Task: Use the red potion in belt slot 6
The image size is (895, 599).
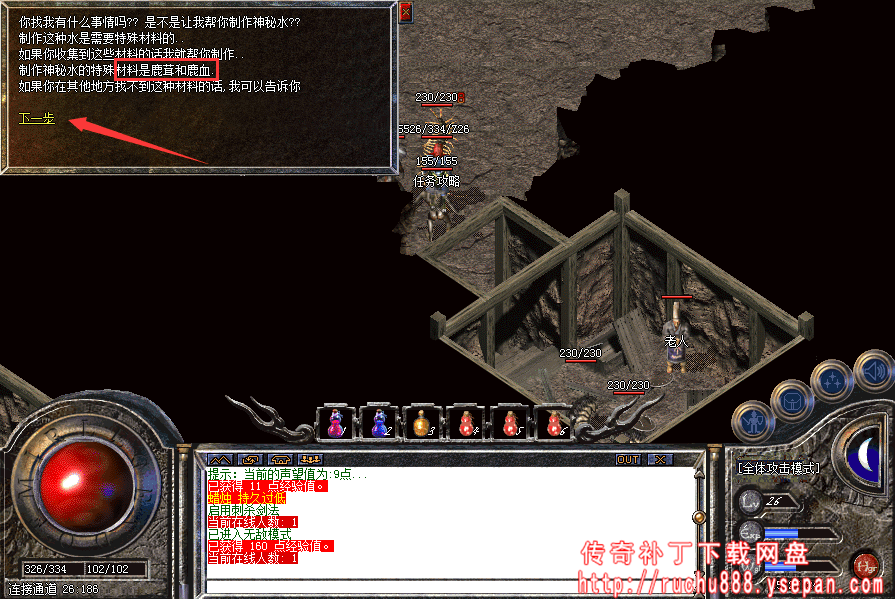Action: tap(553, 424)
